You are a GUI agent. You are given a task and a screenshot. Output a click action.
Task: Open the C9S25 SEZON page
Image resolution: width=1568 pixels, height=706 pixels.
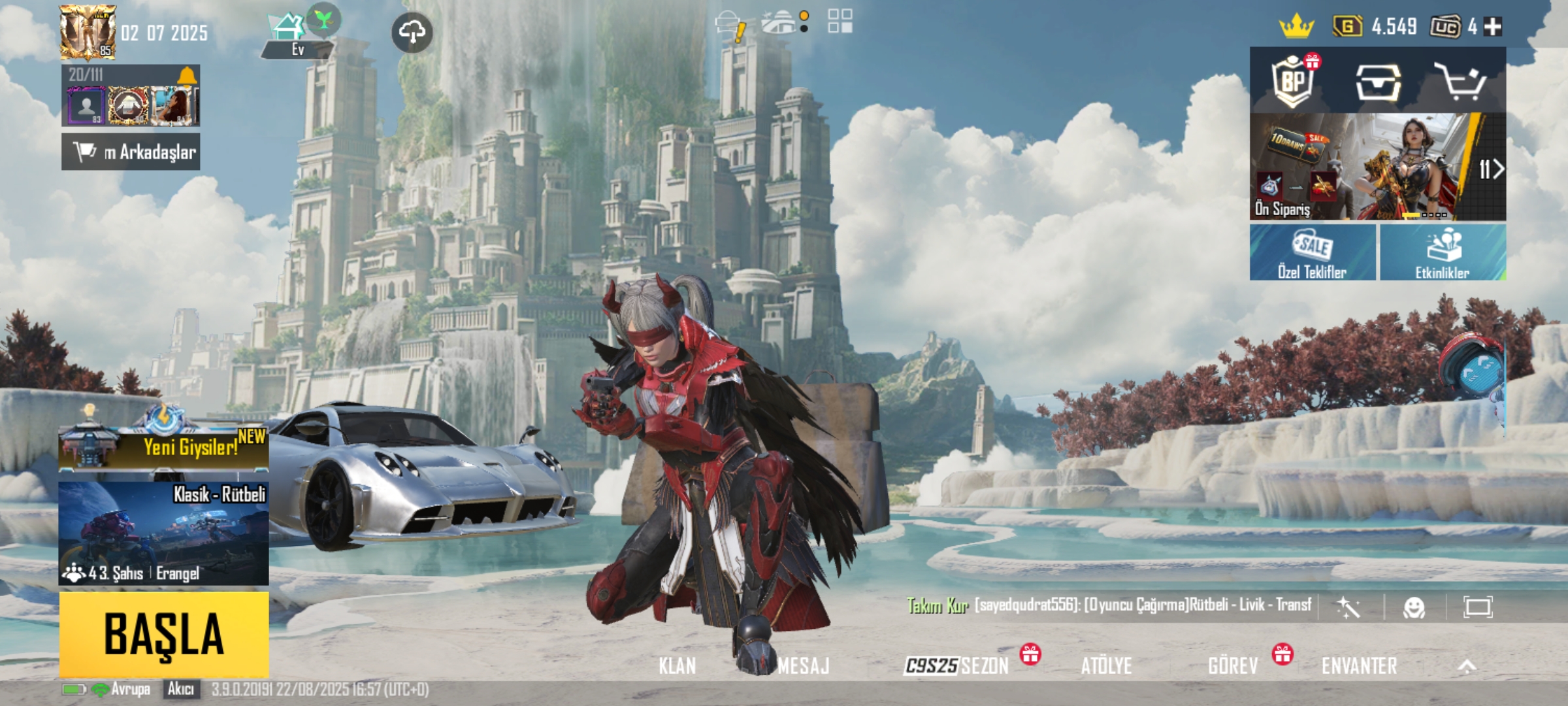(x=957, y=666)
